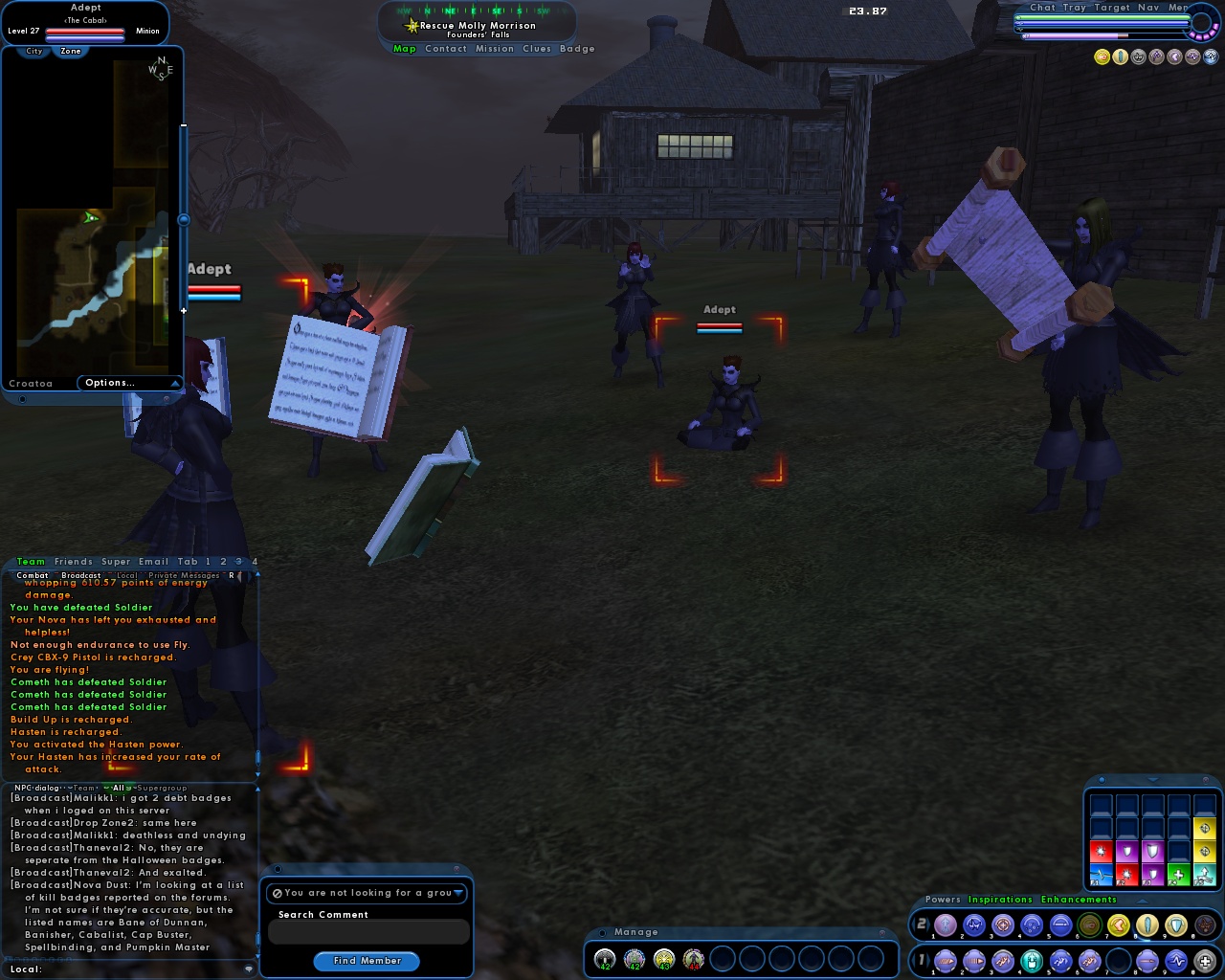
Task: Click the yellow buff icon under the health bars
Action: [x=1102, y=56]
